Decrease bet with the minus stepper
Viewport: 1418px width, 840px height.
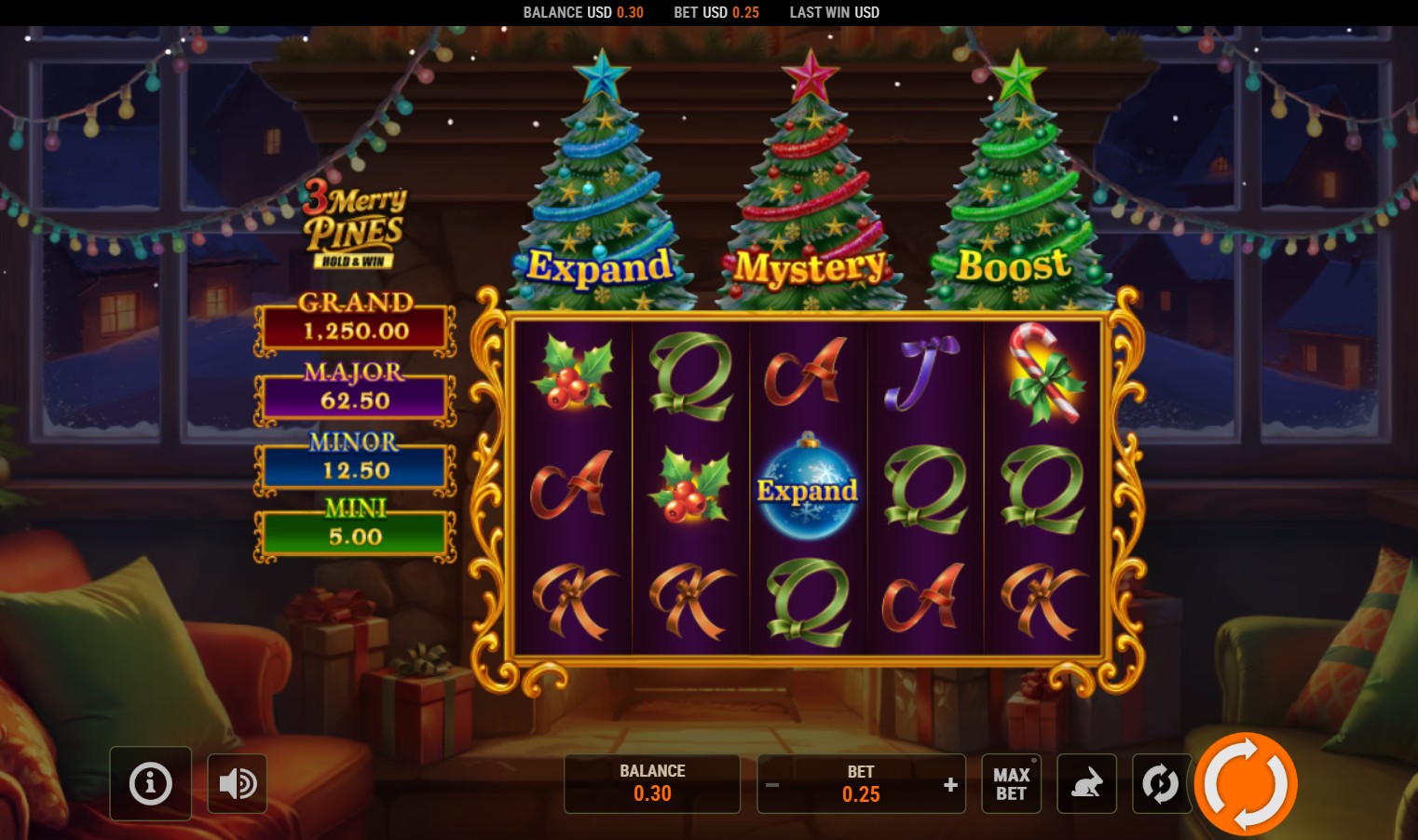coord(772,784)
